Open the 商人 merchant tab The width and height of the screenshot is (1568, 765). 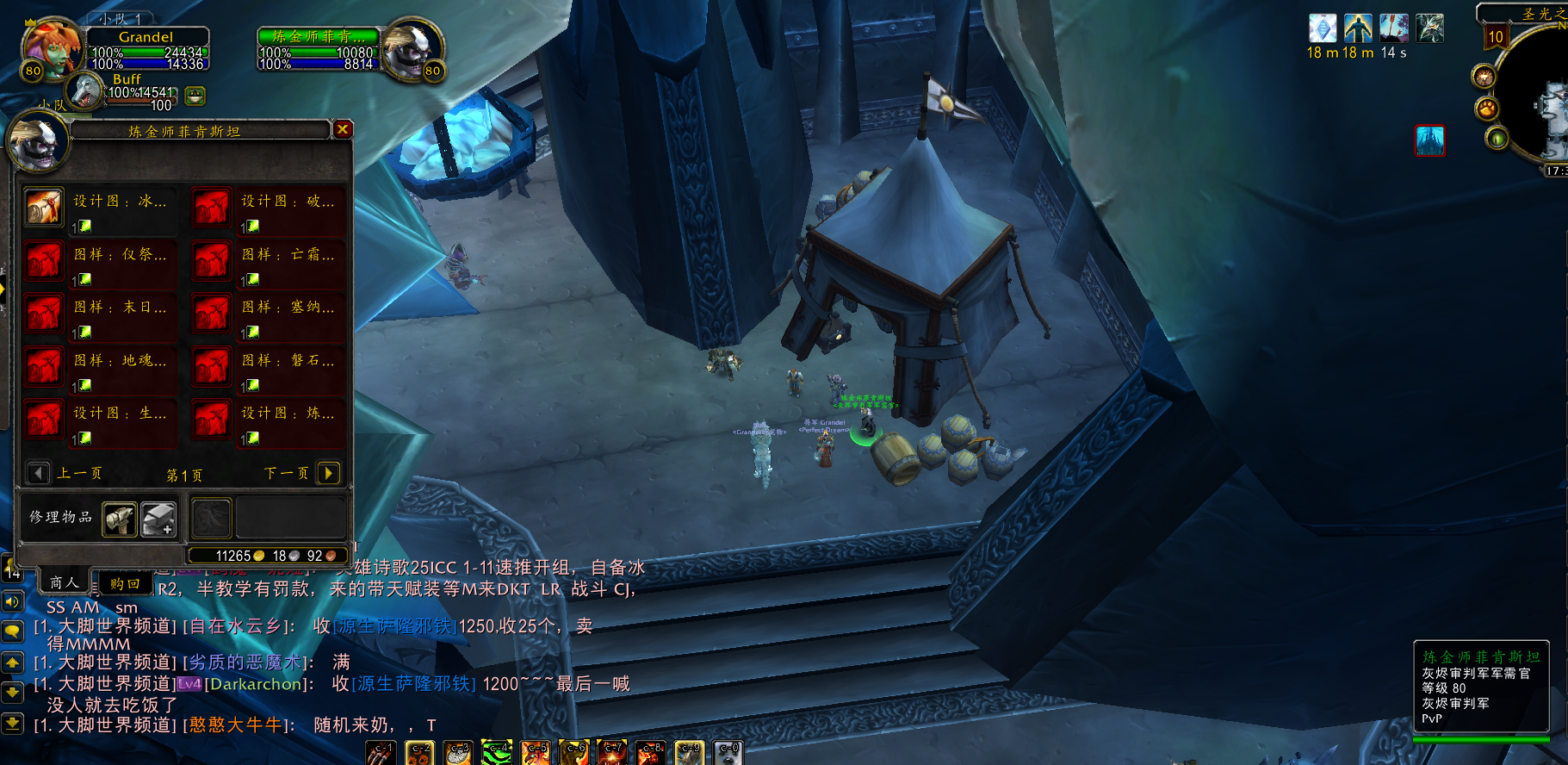64,582
